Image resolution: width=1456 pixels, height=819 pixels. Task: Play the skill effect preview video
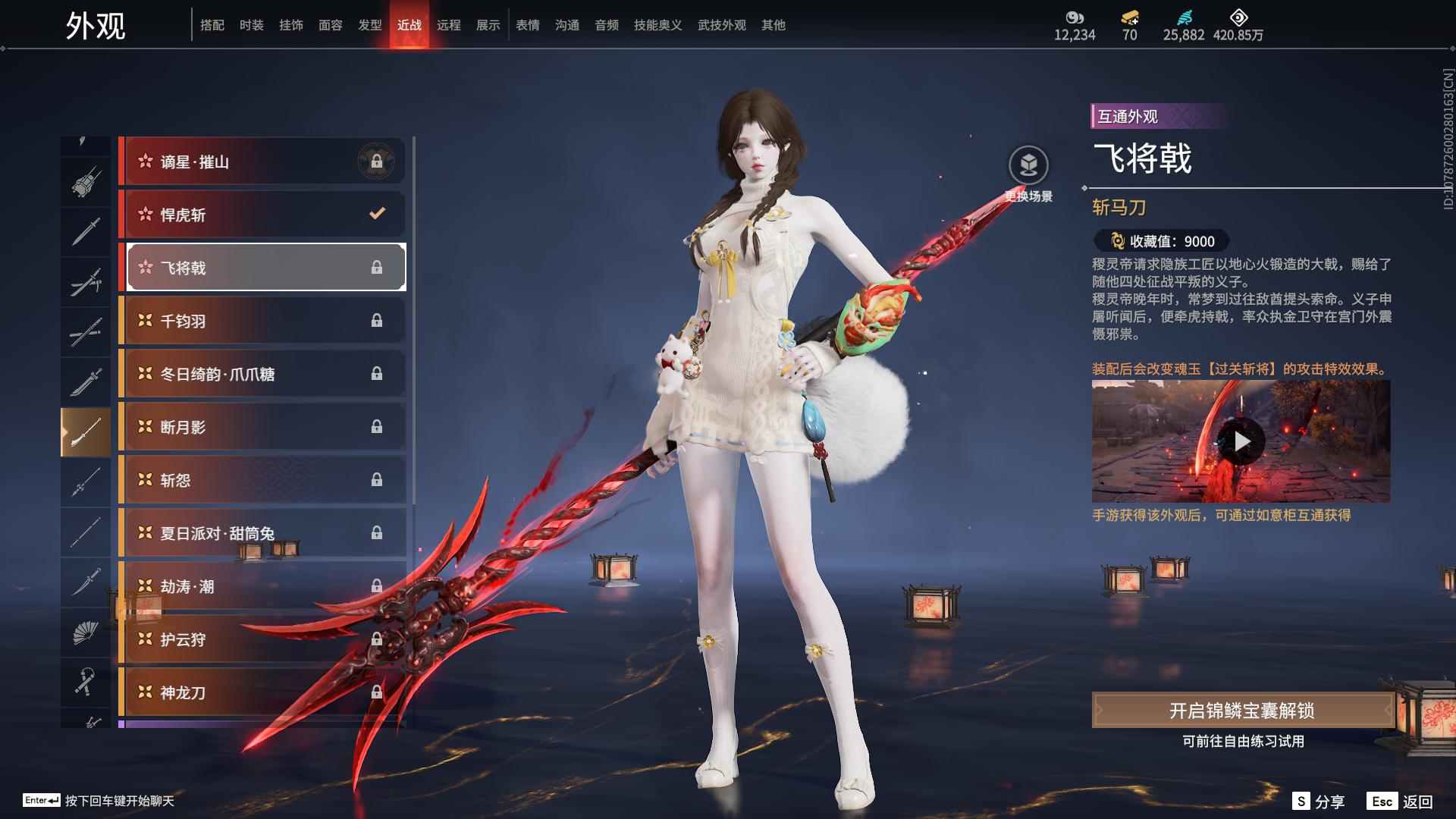click(x=1241, y=441)
